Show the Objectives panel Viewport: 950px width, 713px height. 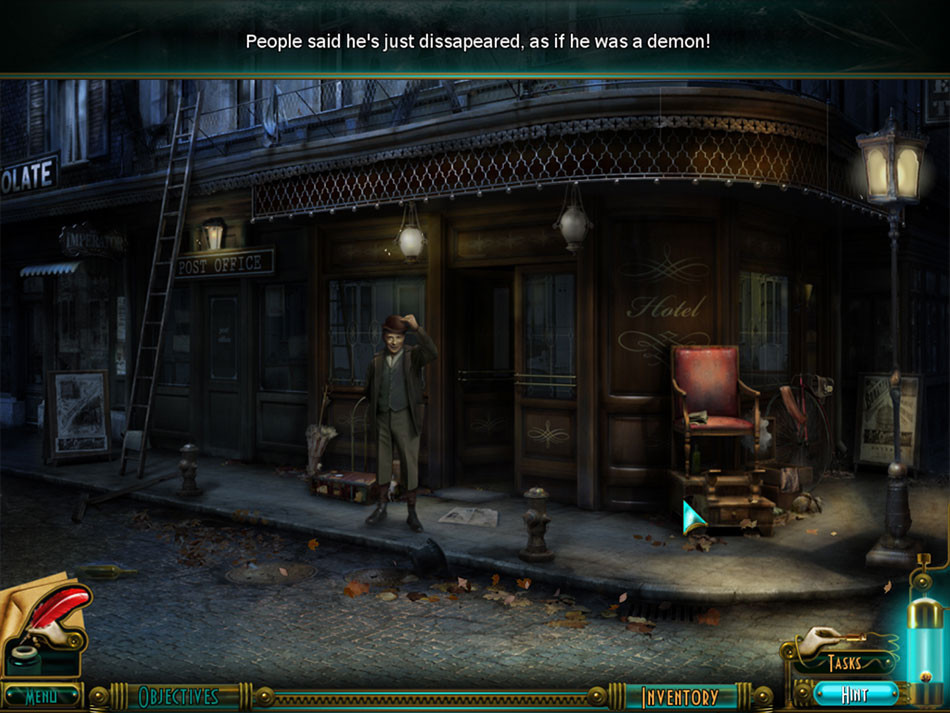coord(178,696)
